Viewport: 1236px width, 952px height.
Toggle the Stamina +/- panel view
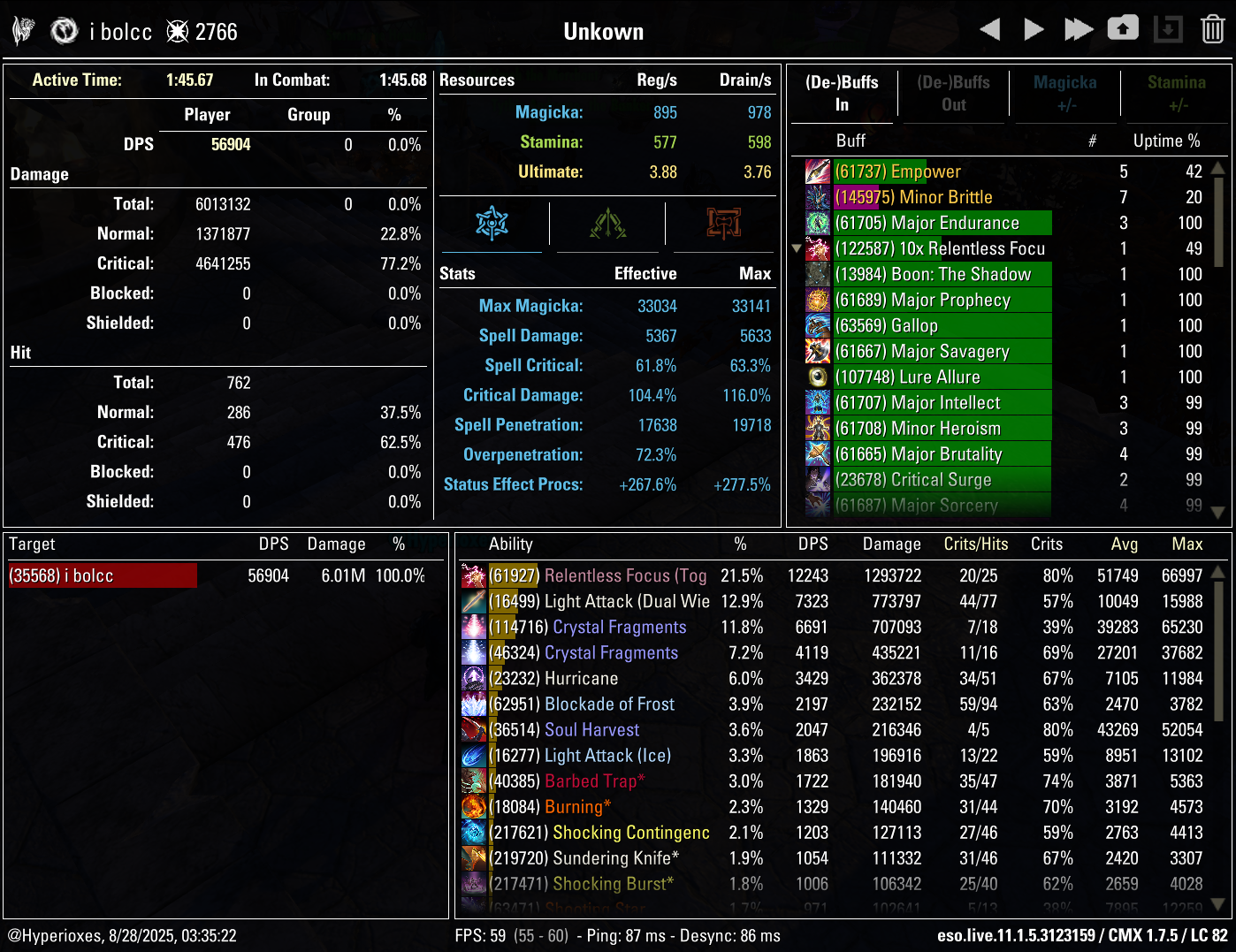pyautogui.click(x=1177, y=93)
